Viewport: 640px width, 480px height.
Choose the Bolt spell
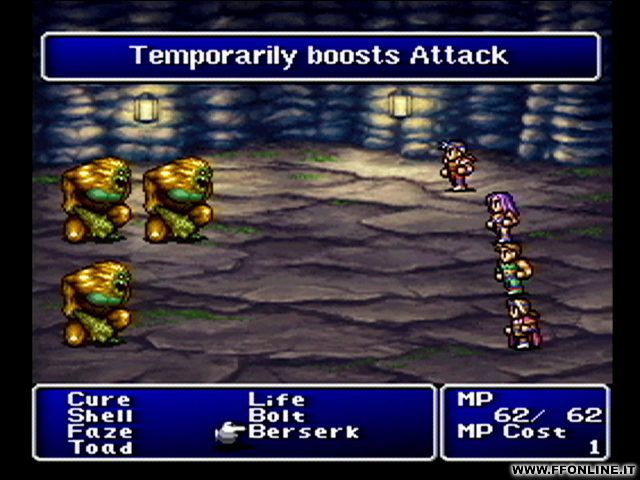coord(277,416)
